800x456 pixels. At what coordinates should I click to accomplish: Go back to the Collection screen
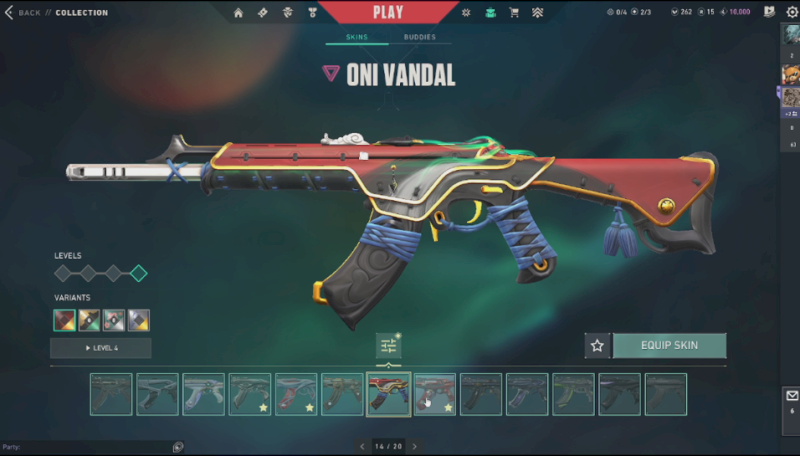tap(28, 13)
